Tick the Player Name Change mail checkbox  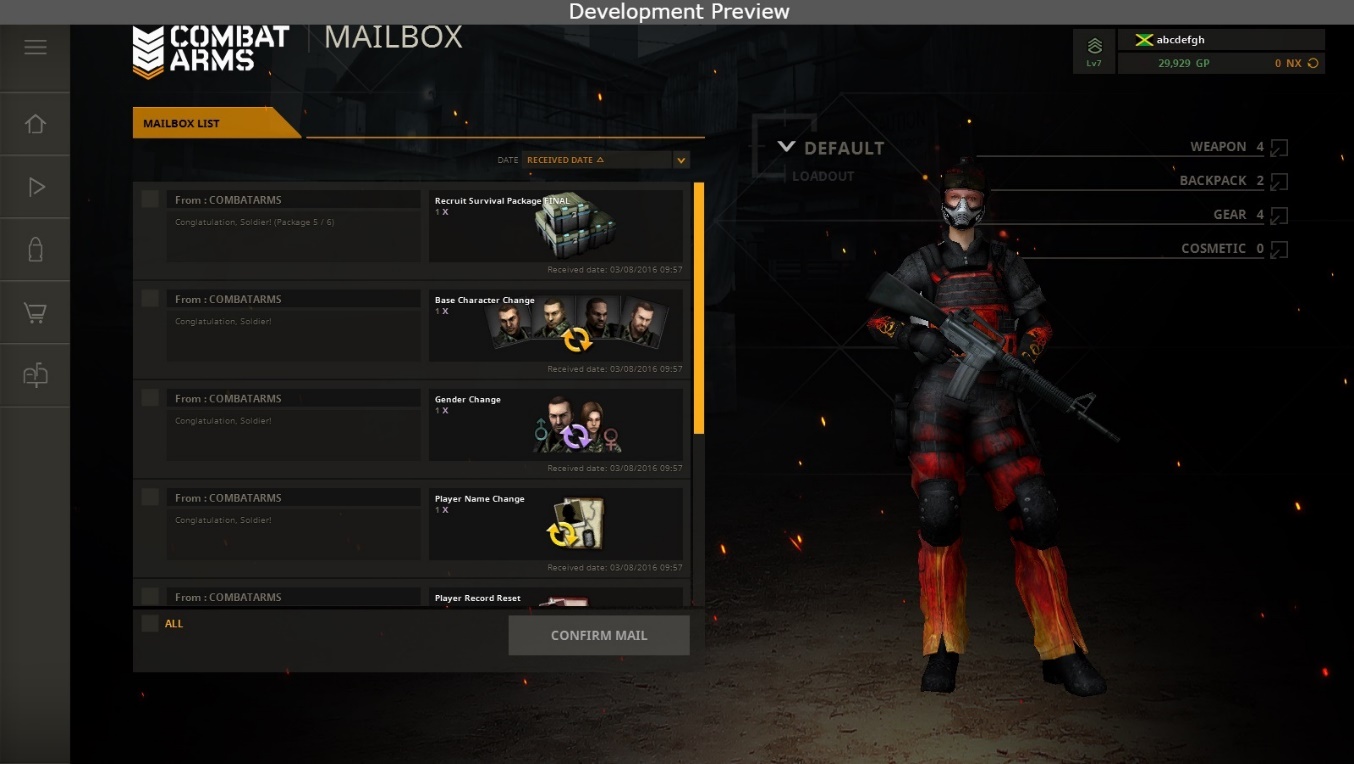[x=150, y=496]
